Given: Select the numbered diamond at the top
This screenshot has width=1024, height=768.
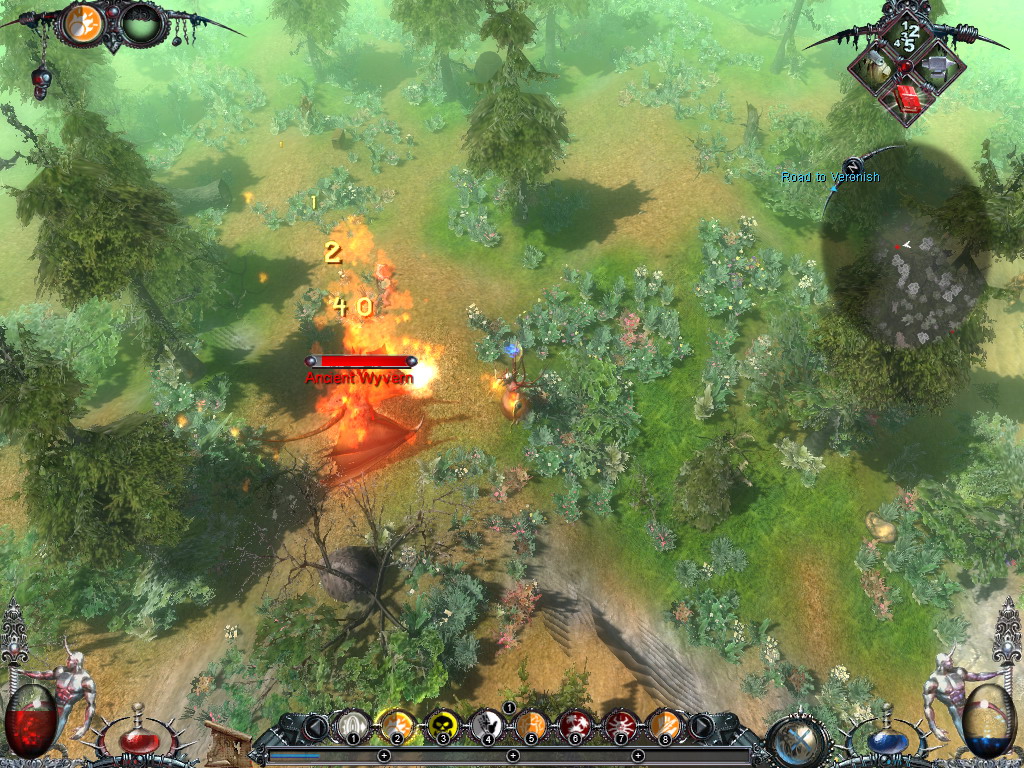Looking at the screenshot, I should coord(907,37).
